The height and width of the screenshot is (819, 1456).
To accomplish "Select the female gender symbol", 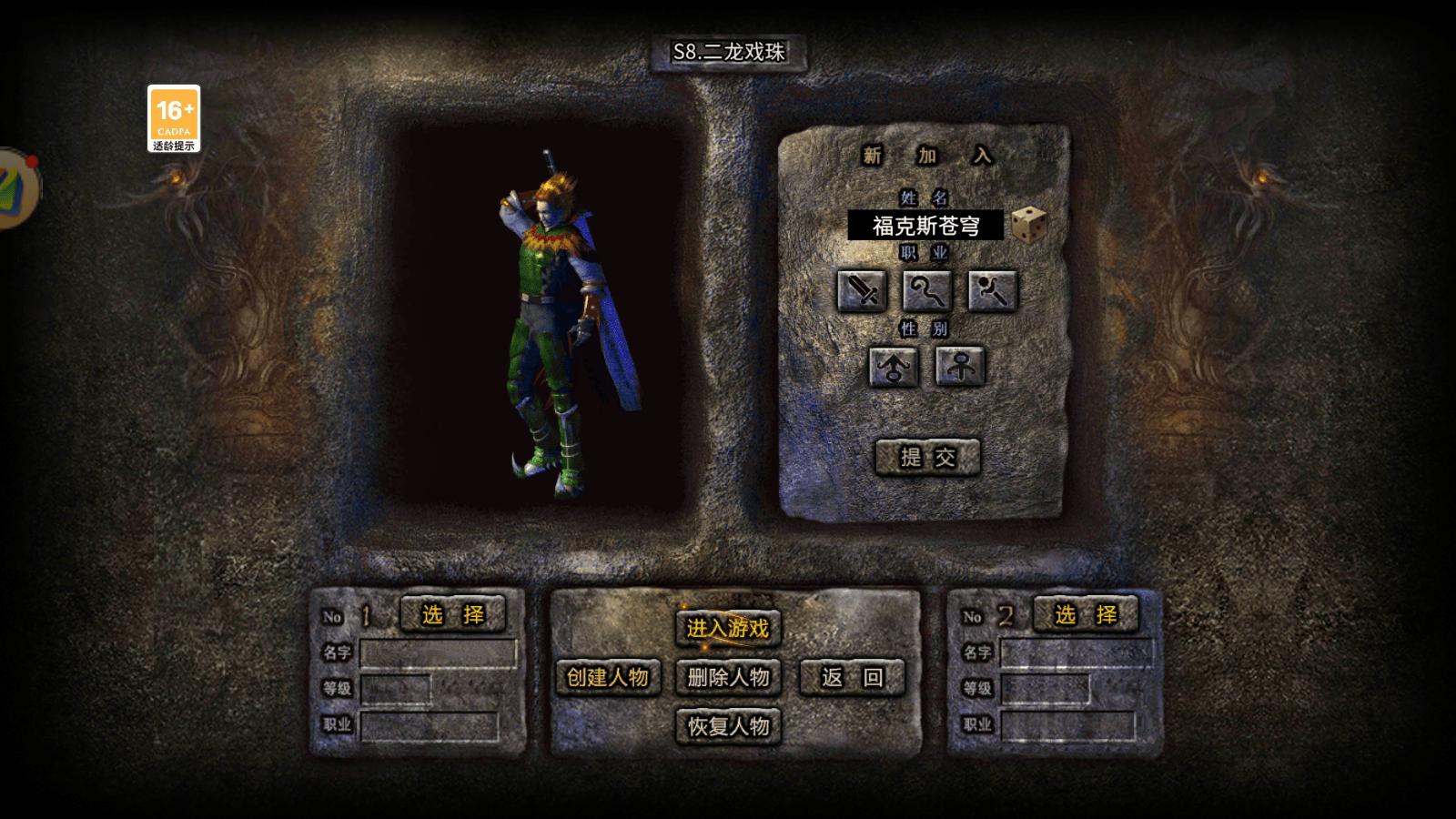I will [x=960, y=367].
